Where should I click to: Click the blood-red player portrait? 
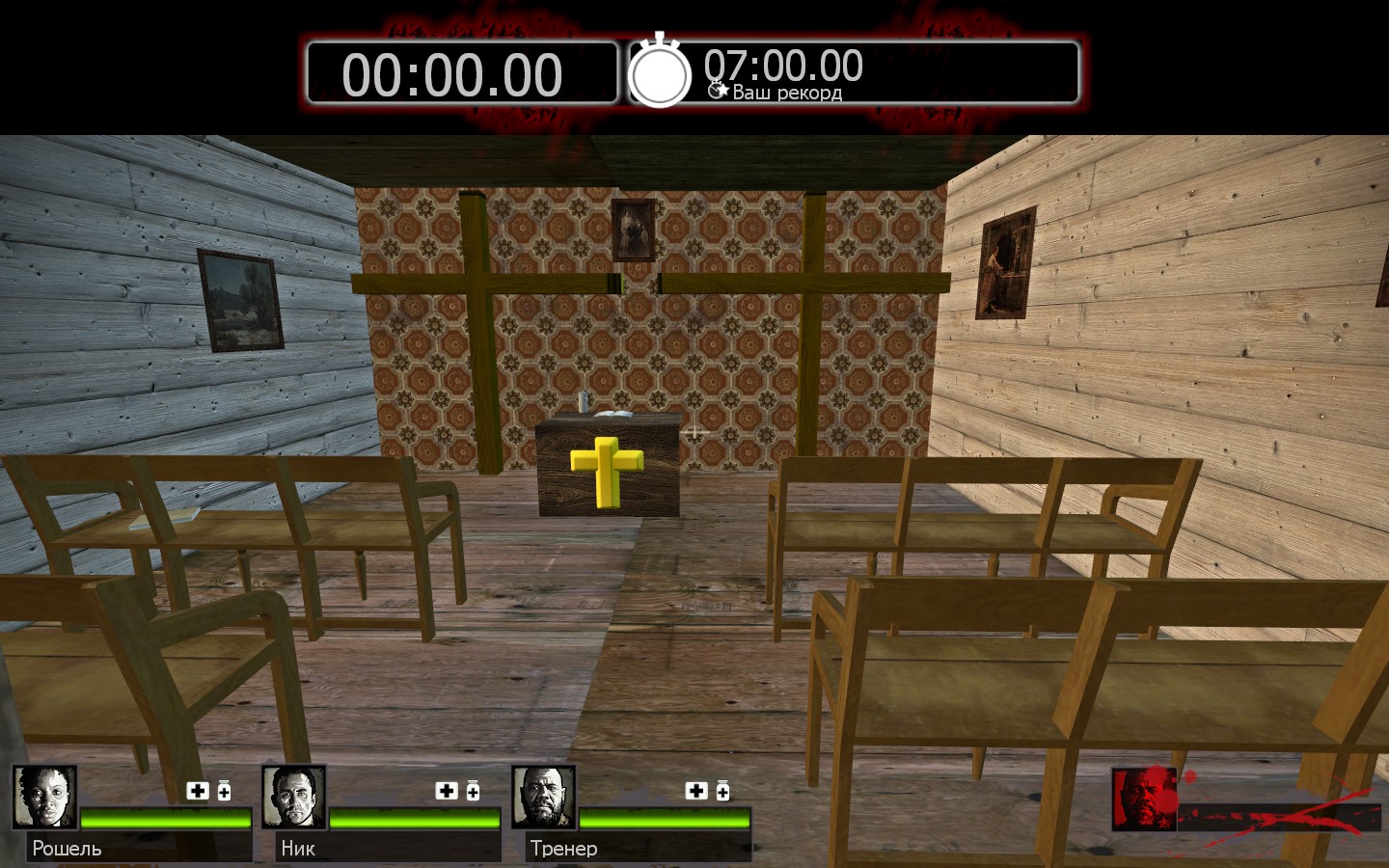coord(1144,799)
